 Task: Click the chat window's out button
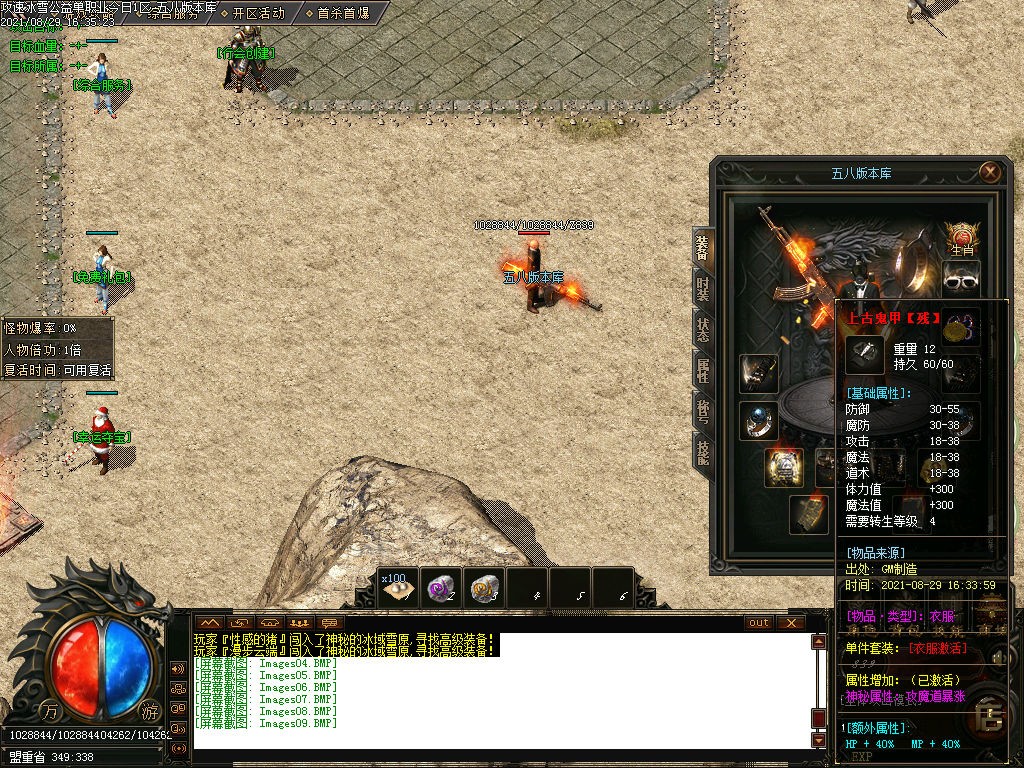coord(759,623)
